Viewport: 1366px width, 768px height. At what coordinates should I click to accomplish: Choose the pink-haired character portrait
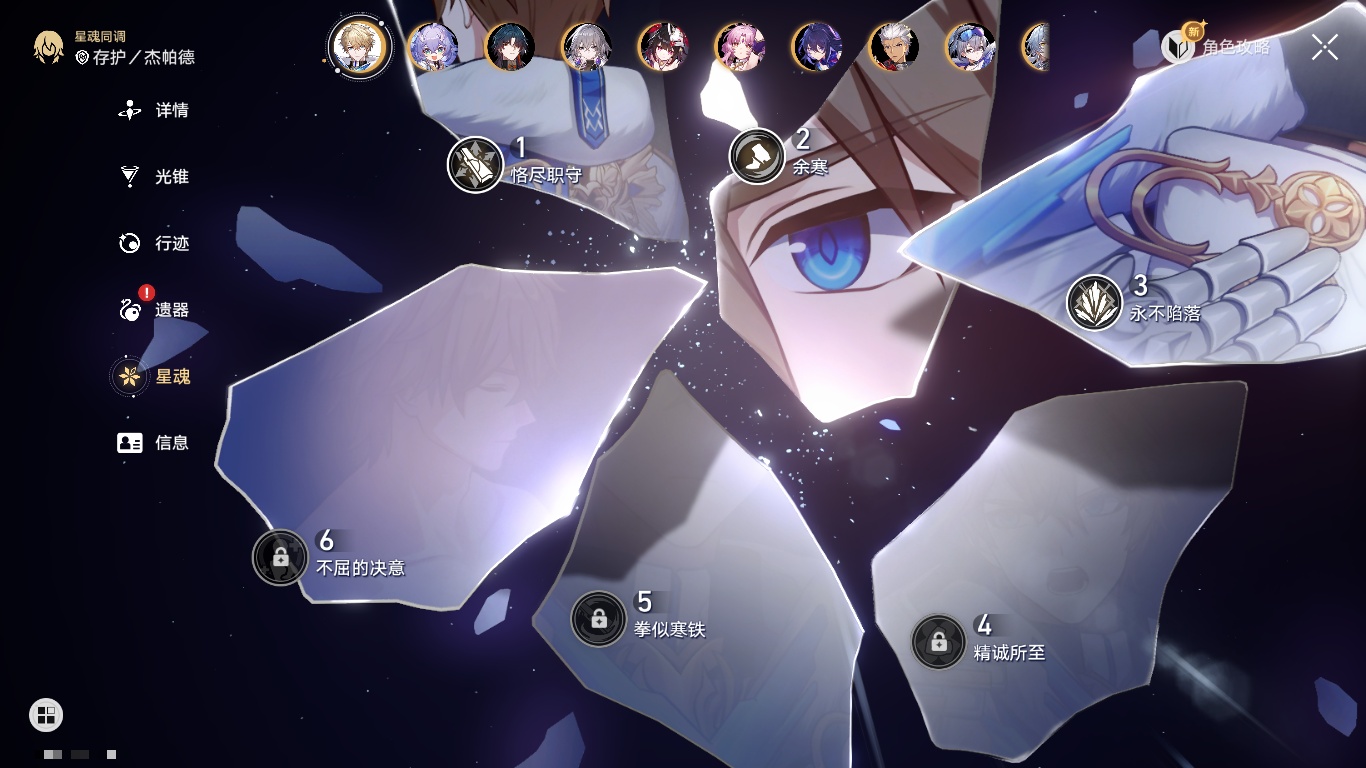click(740, 47)
